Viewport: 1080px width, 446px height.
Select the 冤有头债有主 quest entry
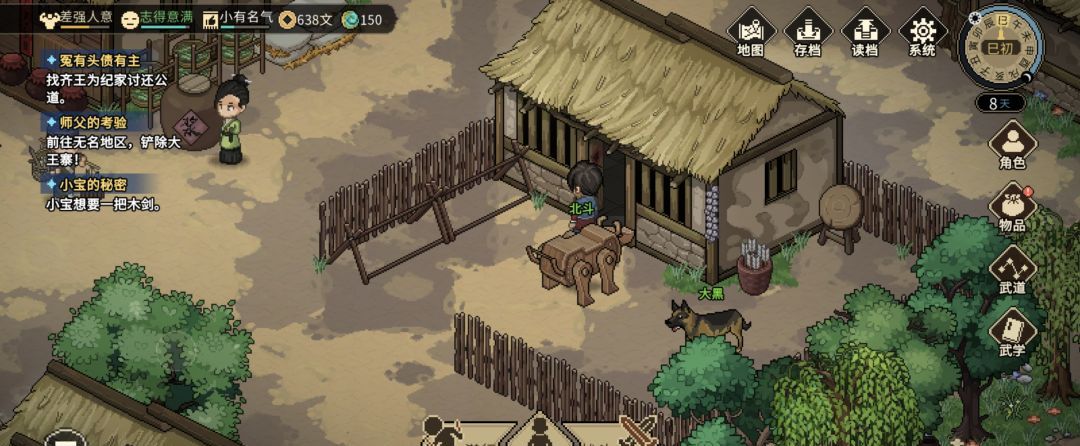click(x=90, y=61)
